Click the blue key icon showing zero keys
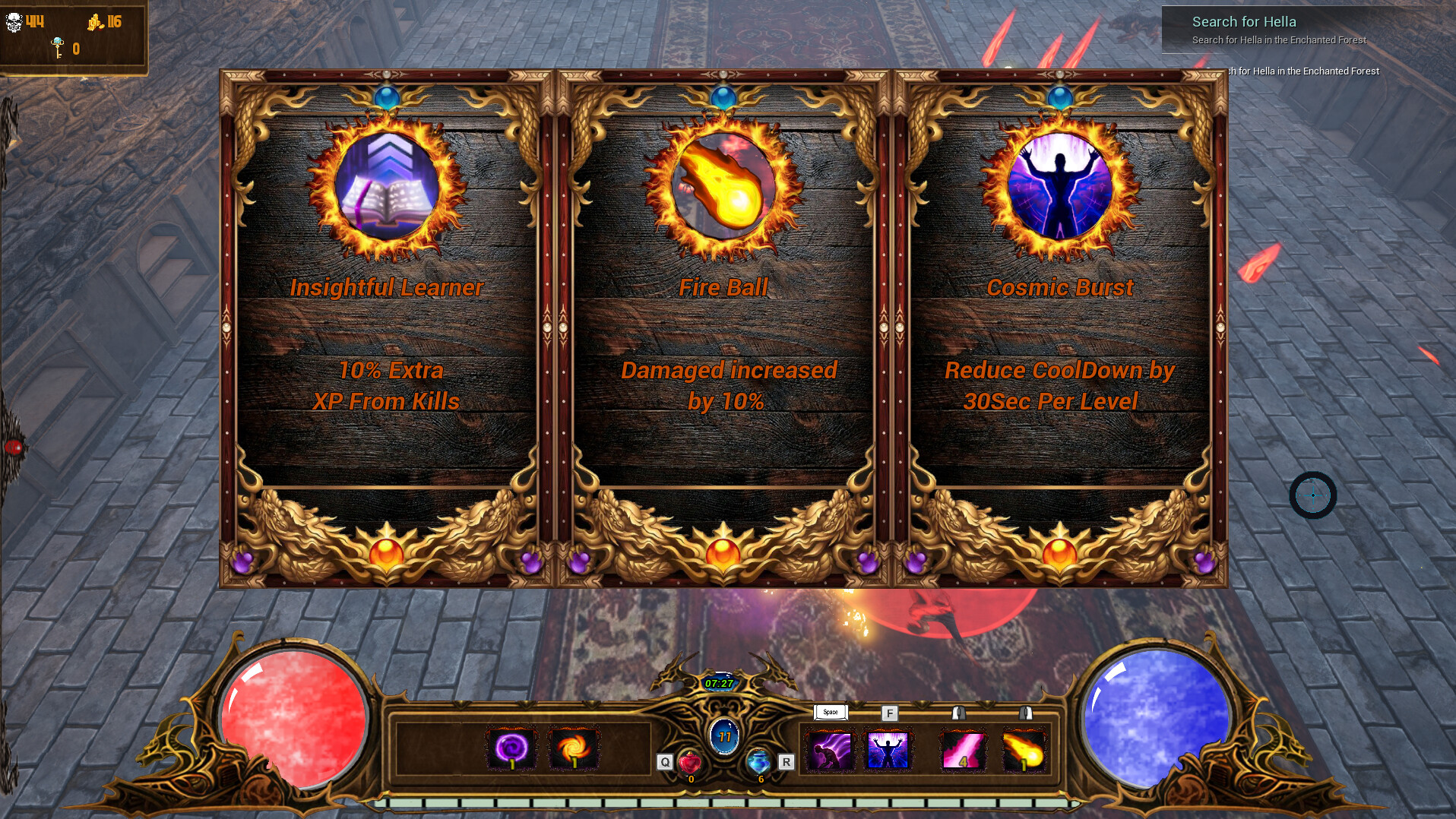Image resolution: width=1456 pixels, height=819 pixels. tap(56, 46)
